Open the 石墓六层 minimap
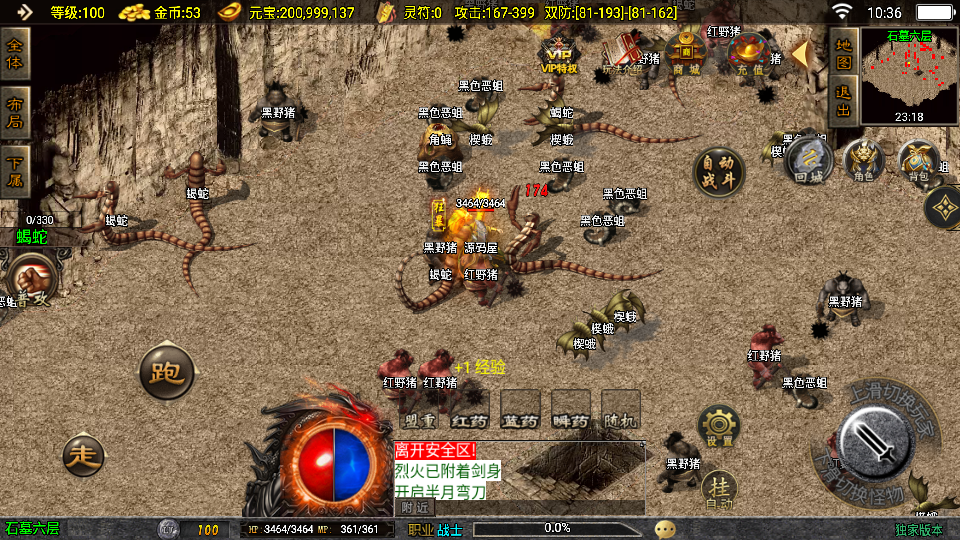 pyautogui.click(x=910, y=74)
